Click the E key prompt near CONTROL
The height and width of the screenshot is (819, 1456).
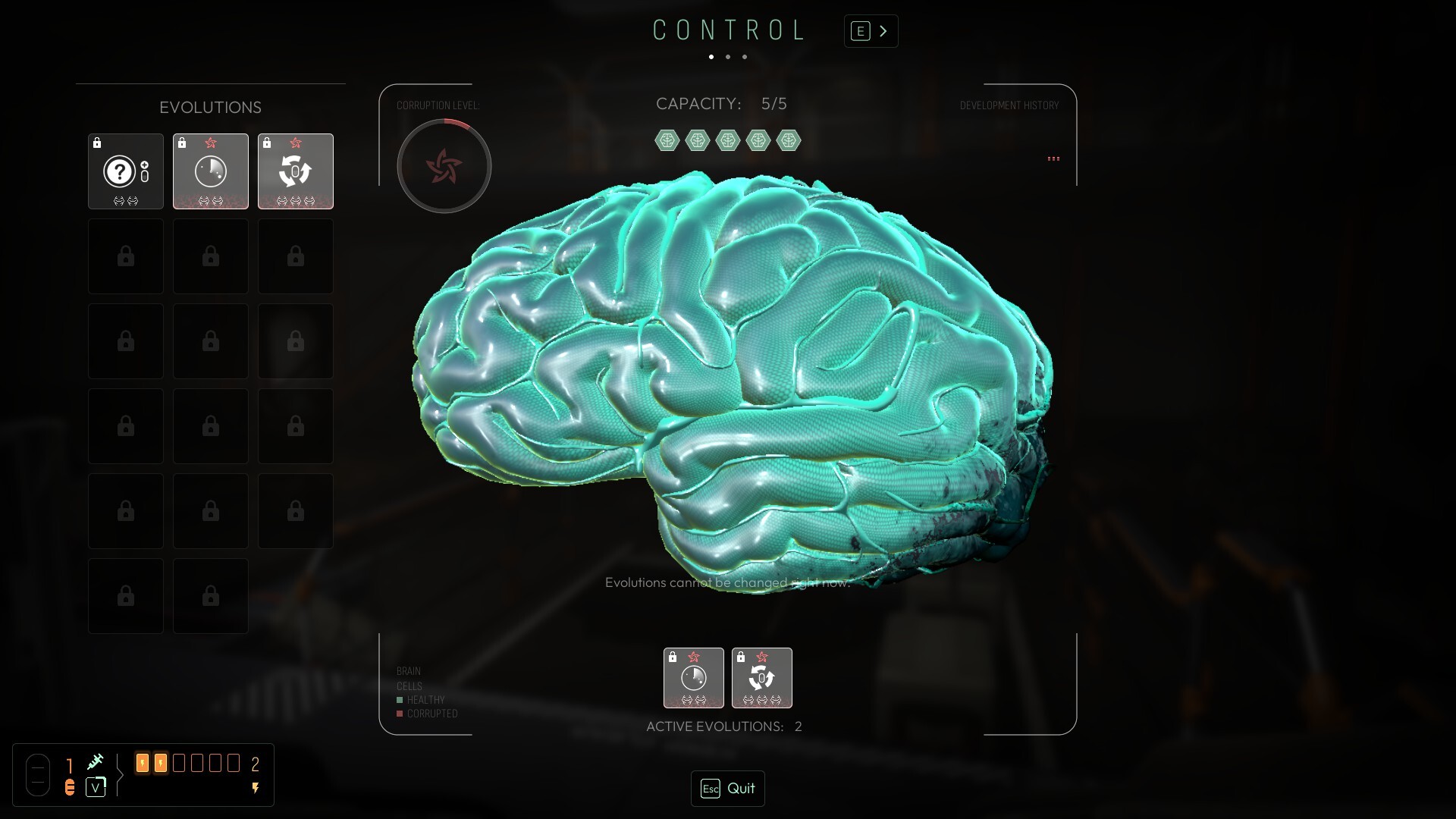[859, 30]
